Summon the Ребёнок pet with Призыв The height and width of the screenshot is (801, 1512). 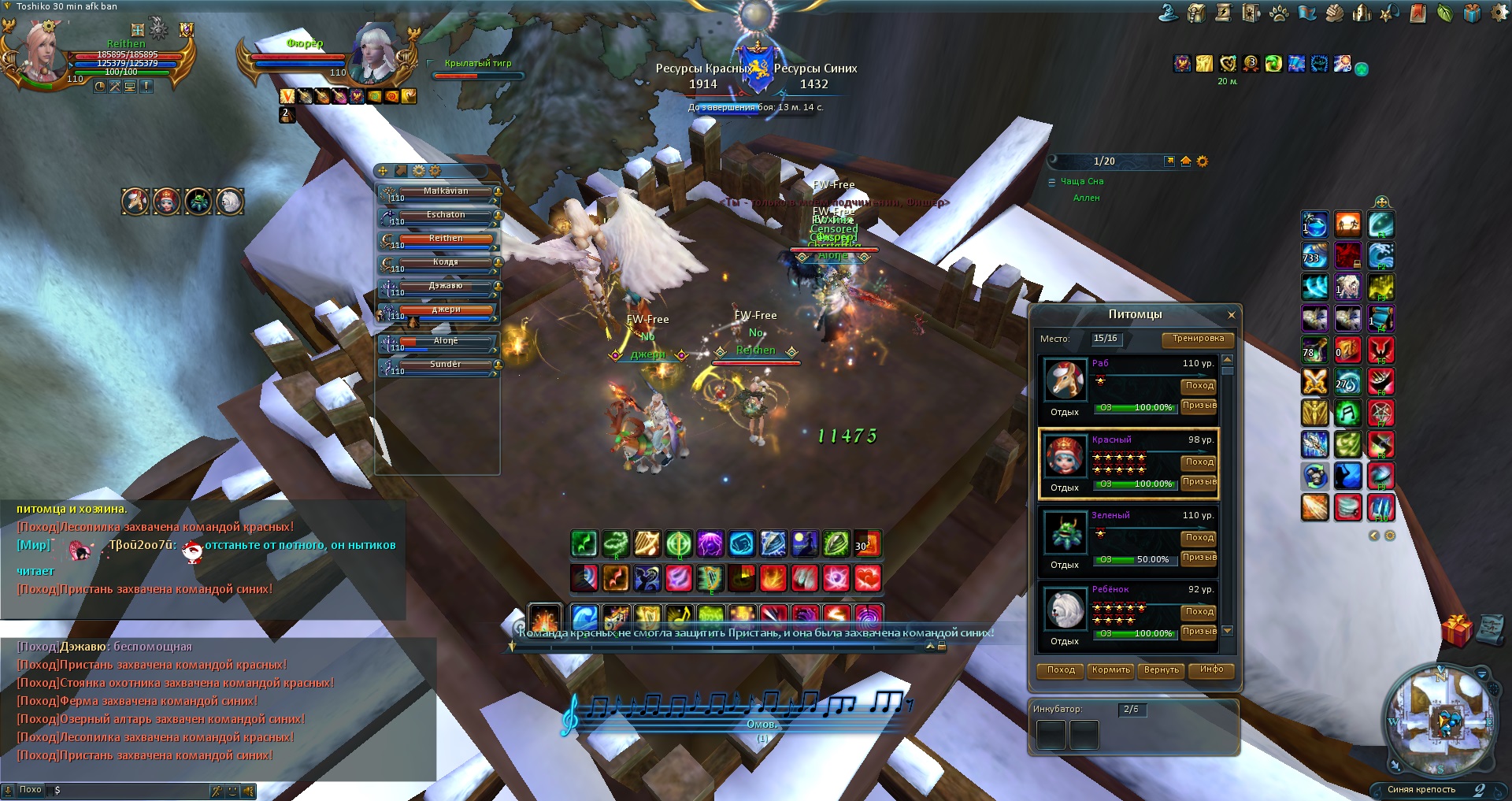coord(1199,632)
